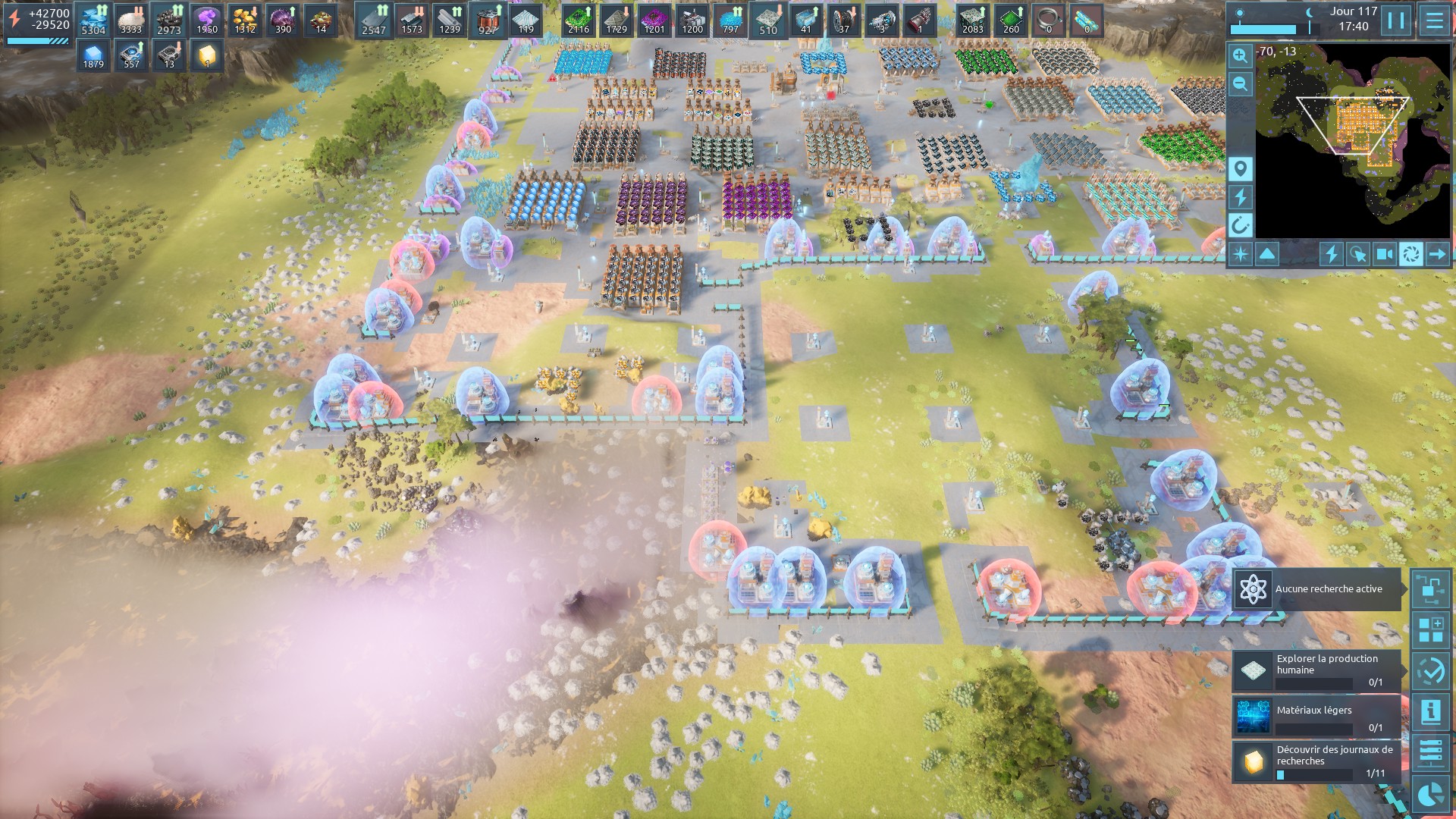The width and height of the screenshot is (1456, 819).
Task: Select the copper coil resource icon
Action: tap(488, 19)
